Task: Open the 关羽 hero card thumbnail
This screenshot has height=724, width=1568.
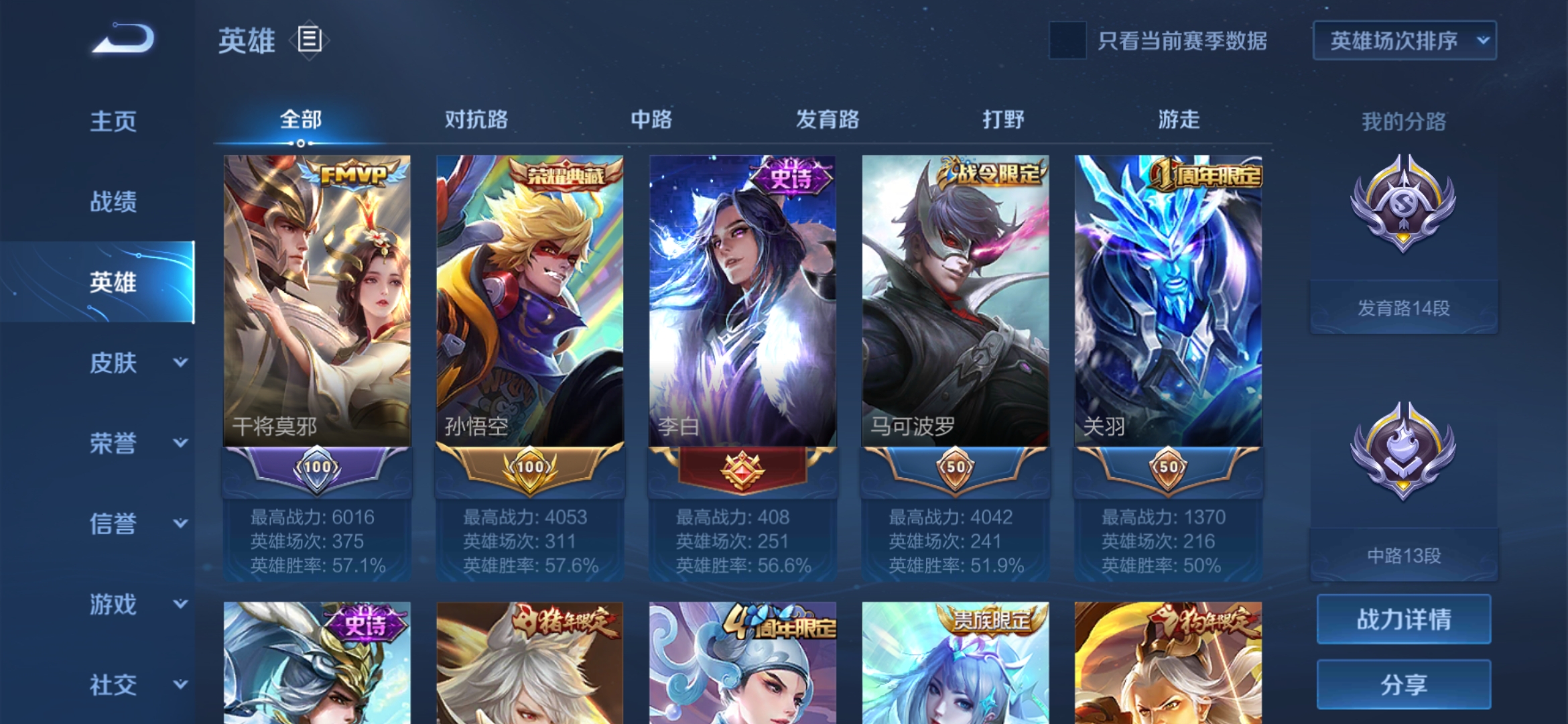Action: click(1167, 302)
